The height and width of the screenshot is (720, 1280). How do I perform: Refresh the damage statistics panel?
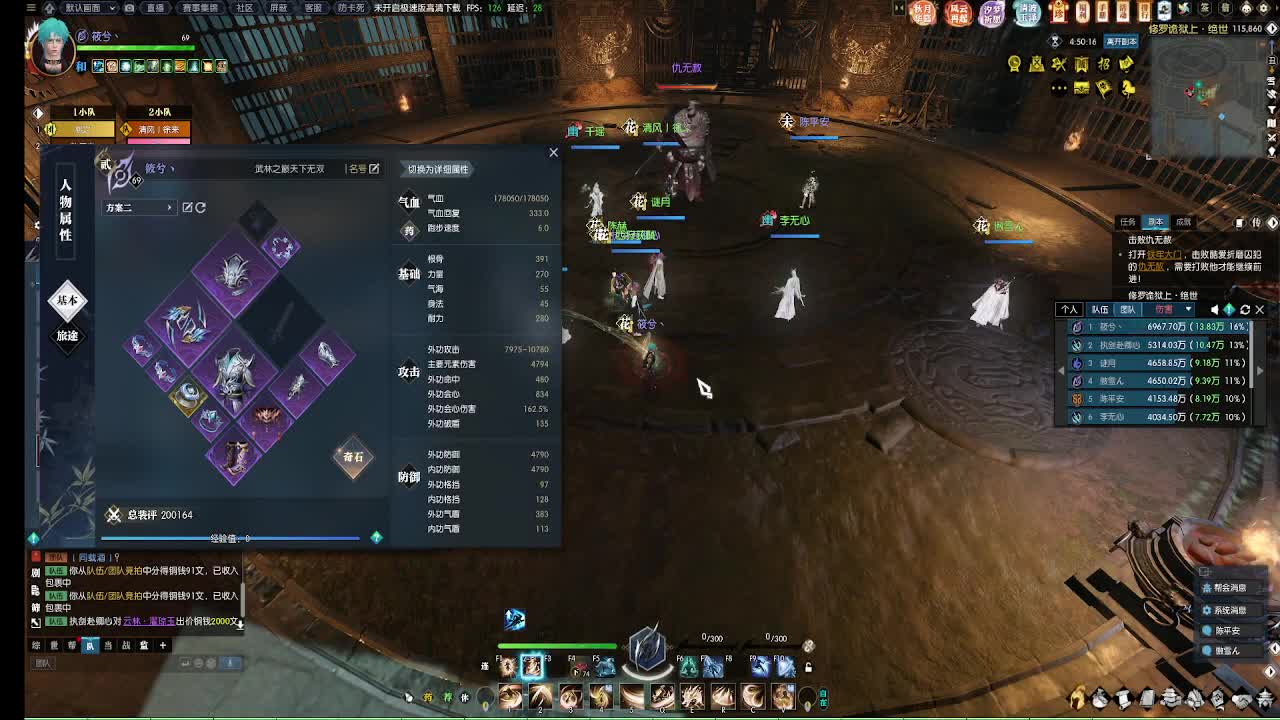click(x=1244, y=309)
